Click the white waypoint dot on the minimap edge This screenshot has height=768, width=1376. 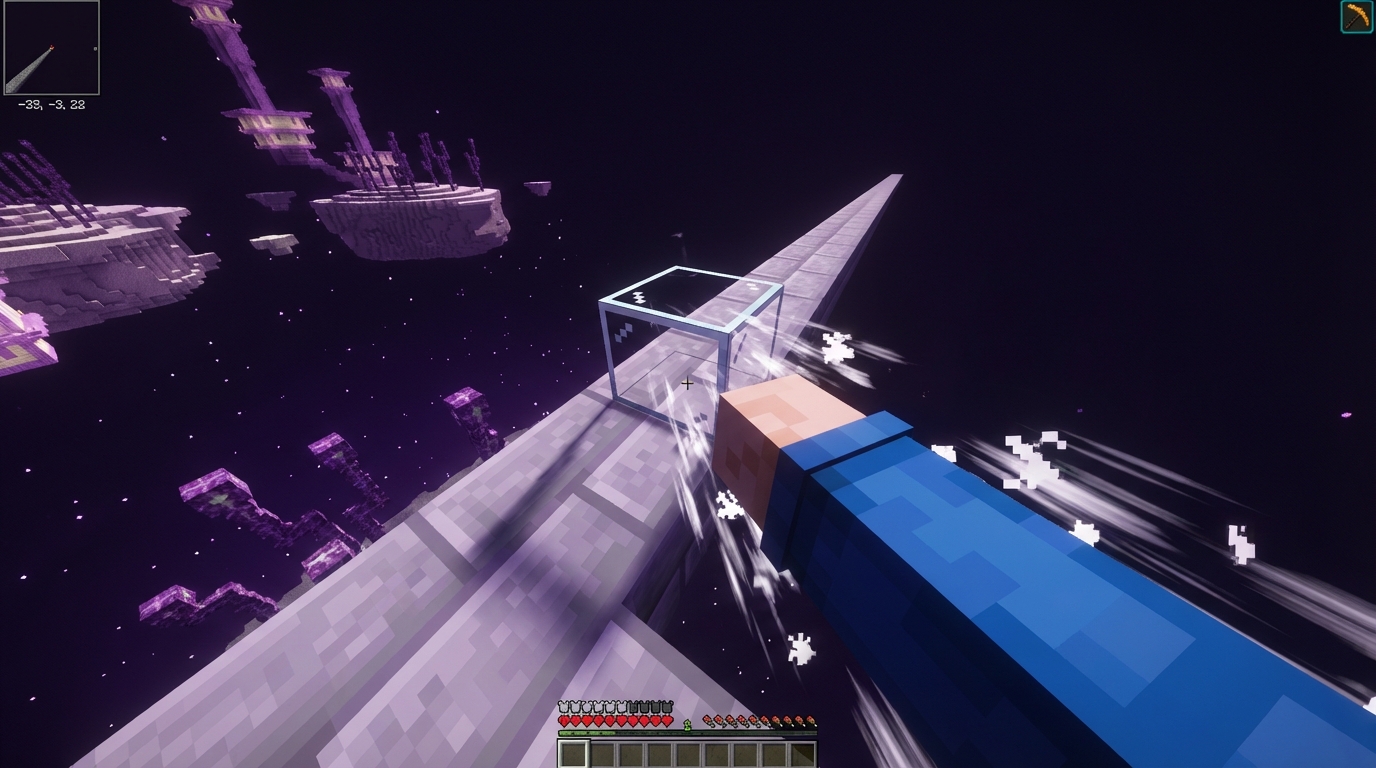tap(95, 48)
